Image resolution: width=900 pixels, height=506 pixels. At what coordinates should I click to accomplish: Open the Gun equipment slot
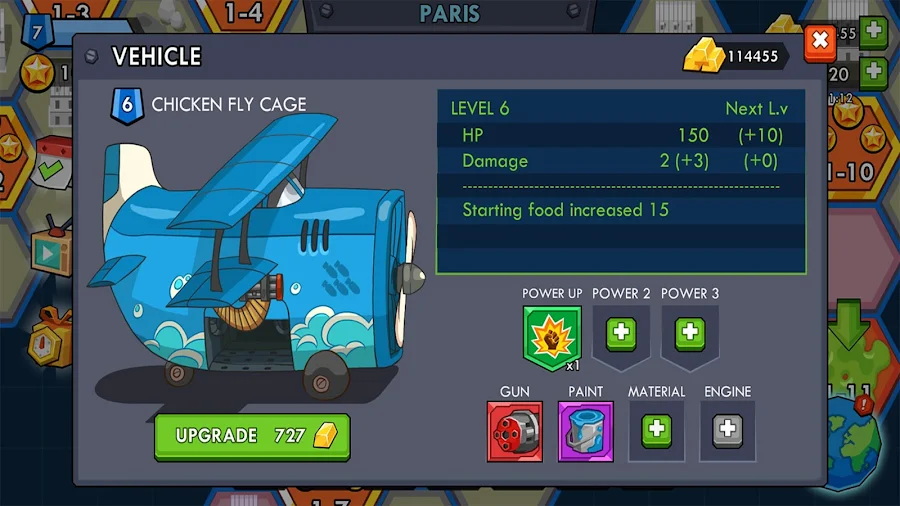point(515,431)
